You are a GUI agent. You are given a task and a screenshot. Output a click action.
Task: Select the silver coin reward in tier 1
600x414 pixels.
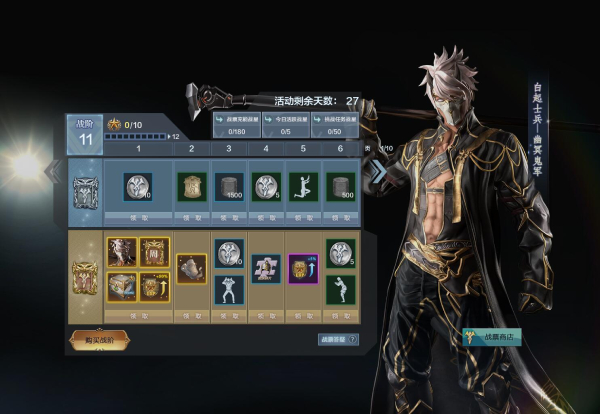(137, 186)
